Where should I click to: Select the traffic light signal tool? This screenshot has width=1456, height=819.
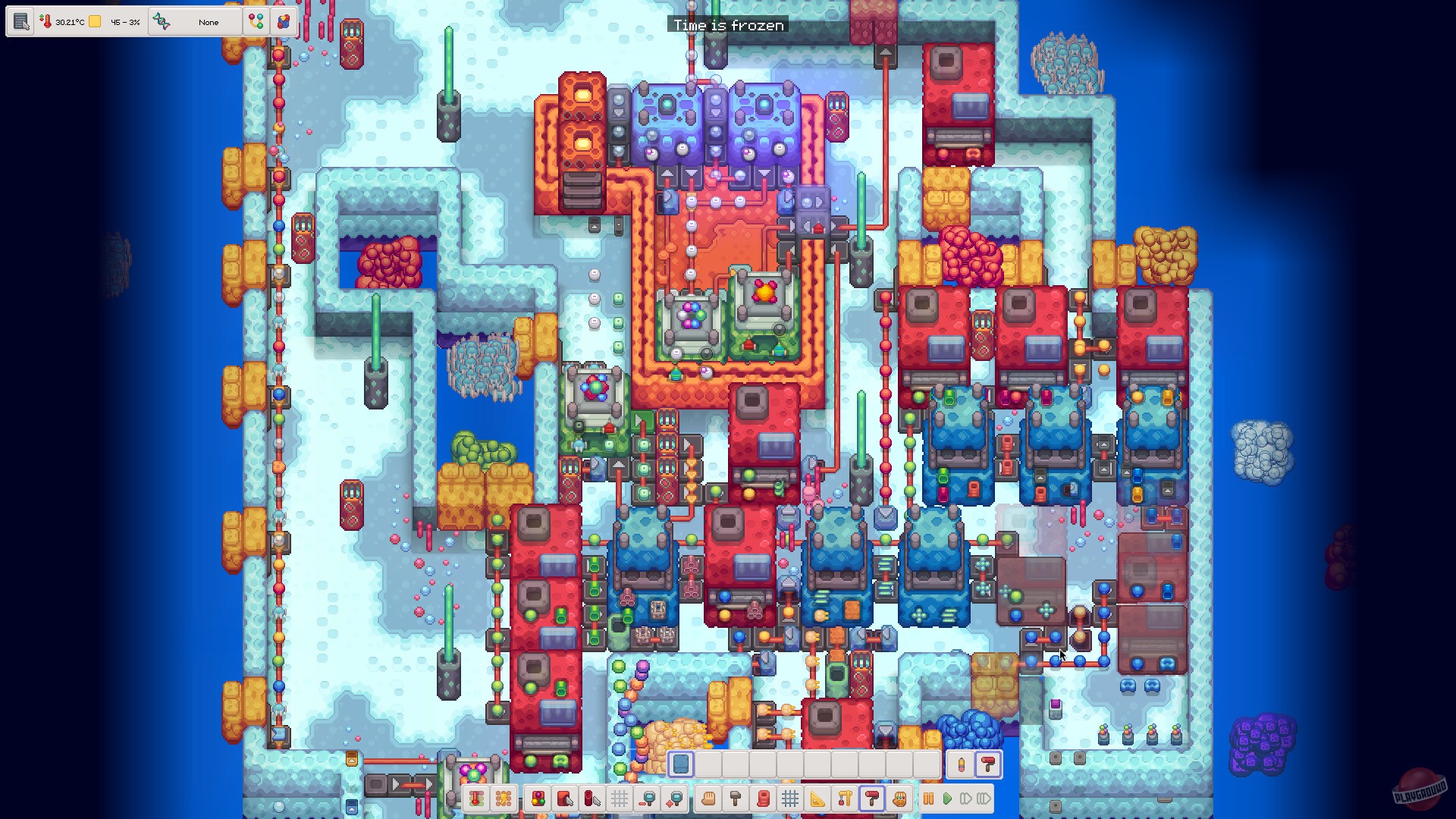(x=538, y=799)
